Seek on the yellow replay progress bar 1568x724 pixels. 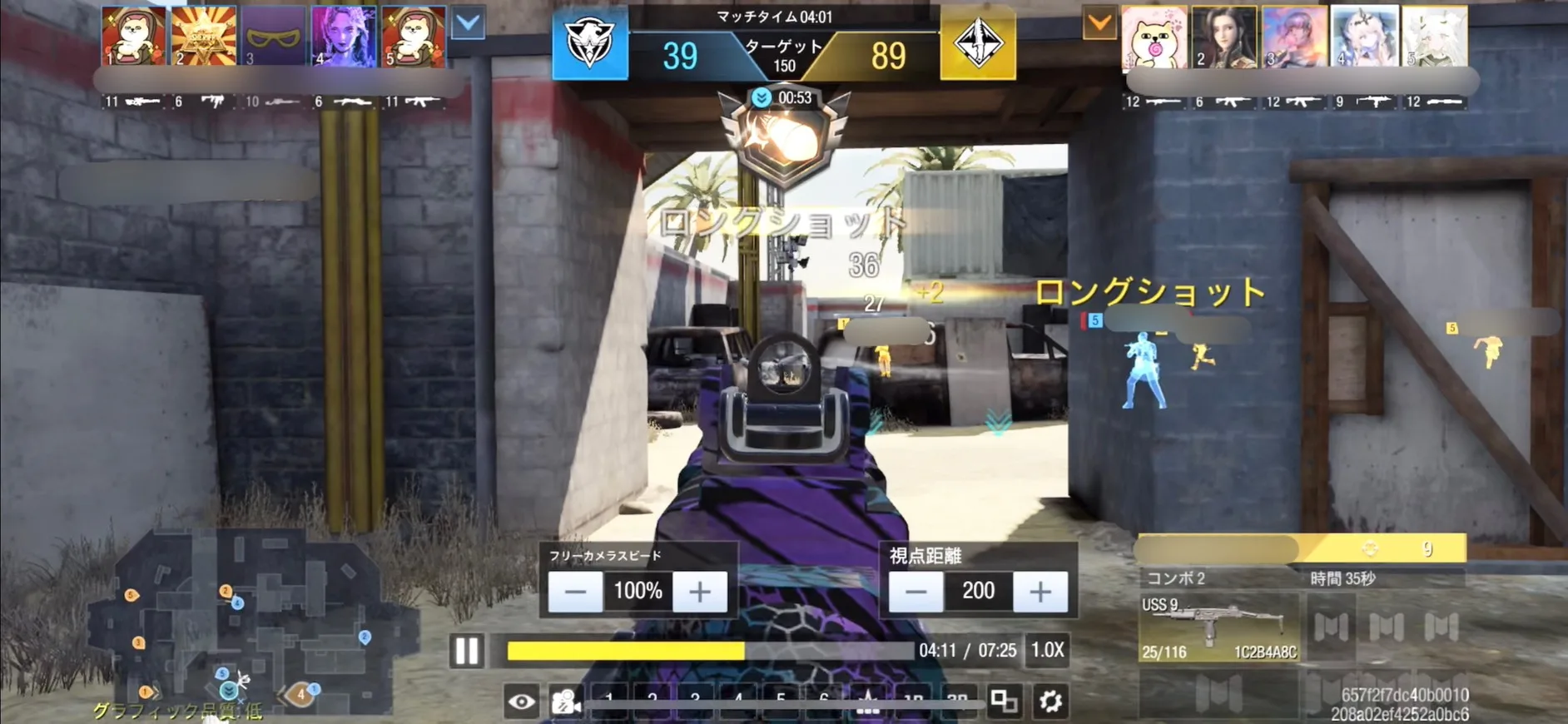coord(709,651)
